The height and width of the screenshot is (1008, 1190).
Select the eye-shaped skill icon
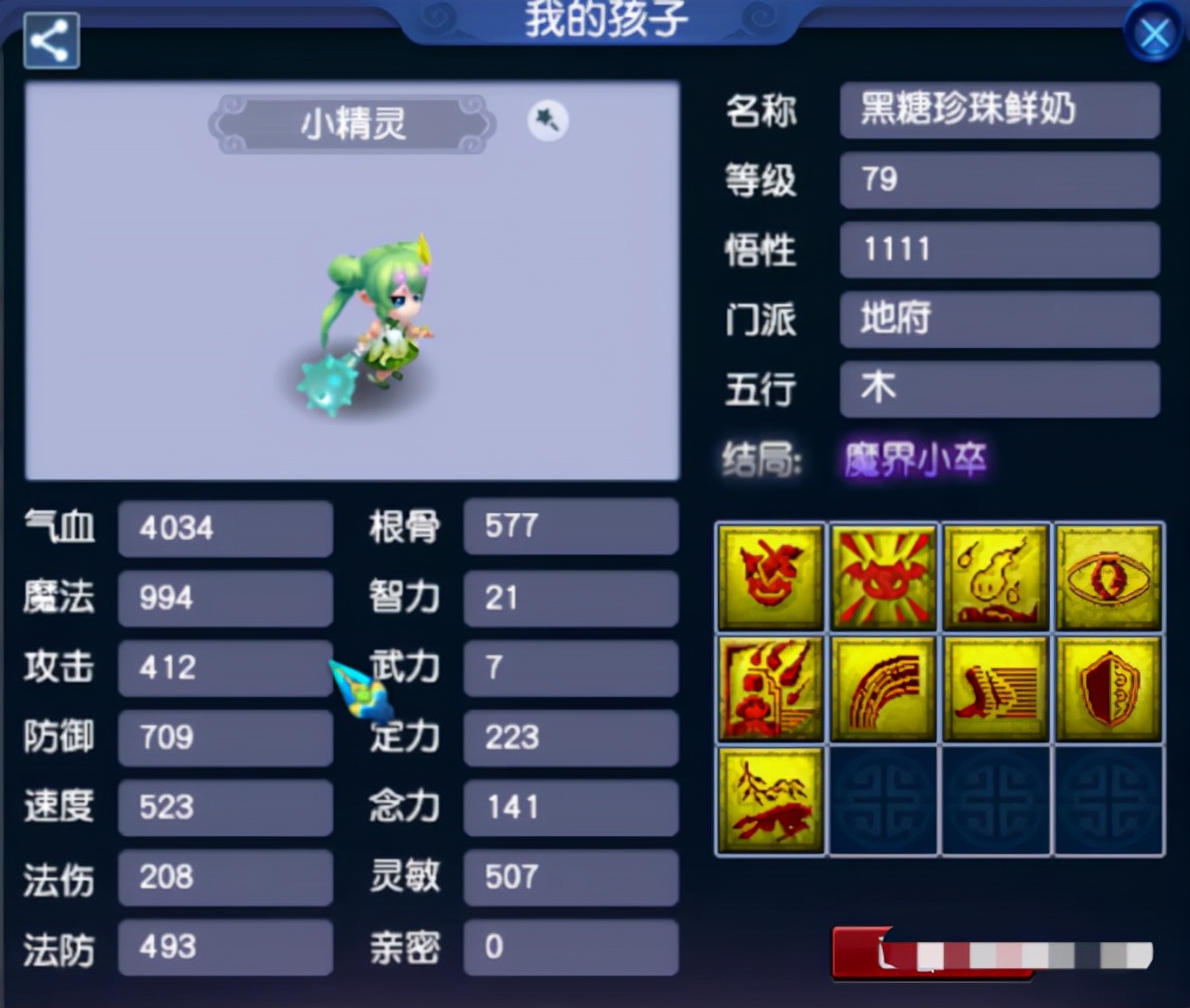tap(1109, 577)
